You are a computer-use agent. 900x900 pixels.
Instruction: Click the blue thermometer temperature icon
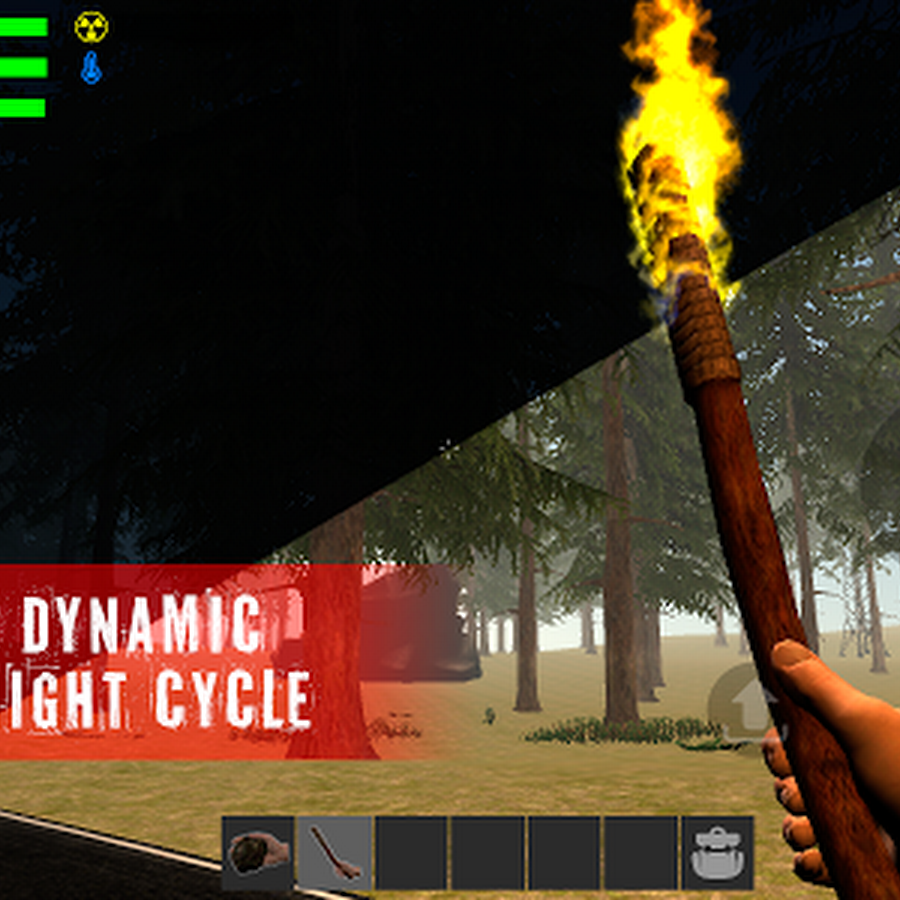(x=91, y=68)
